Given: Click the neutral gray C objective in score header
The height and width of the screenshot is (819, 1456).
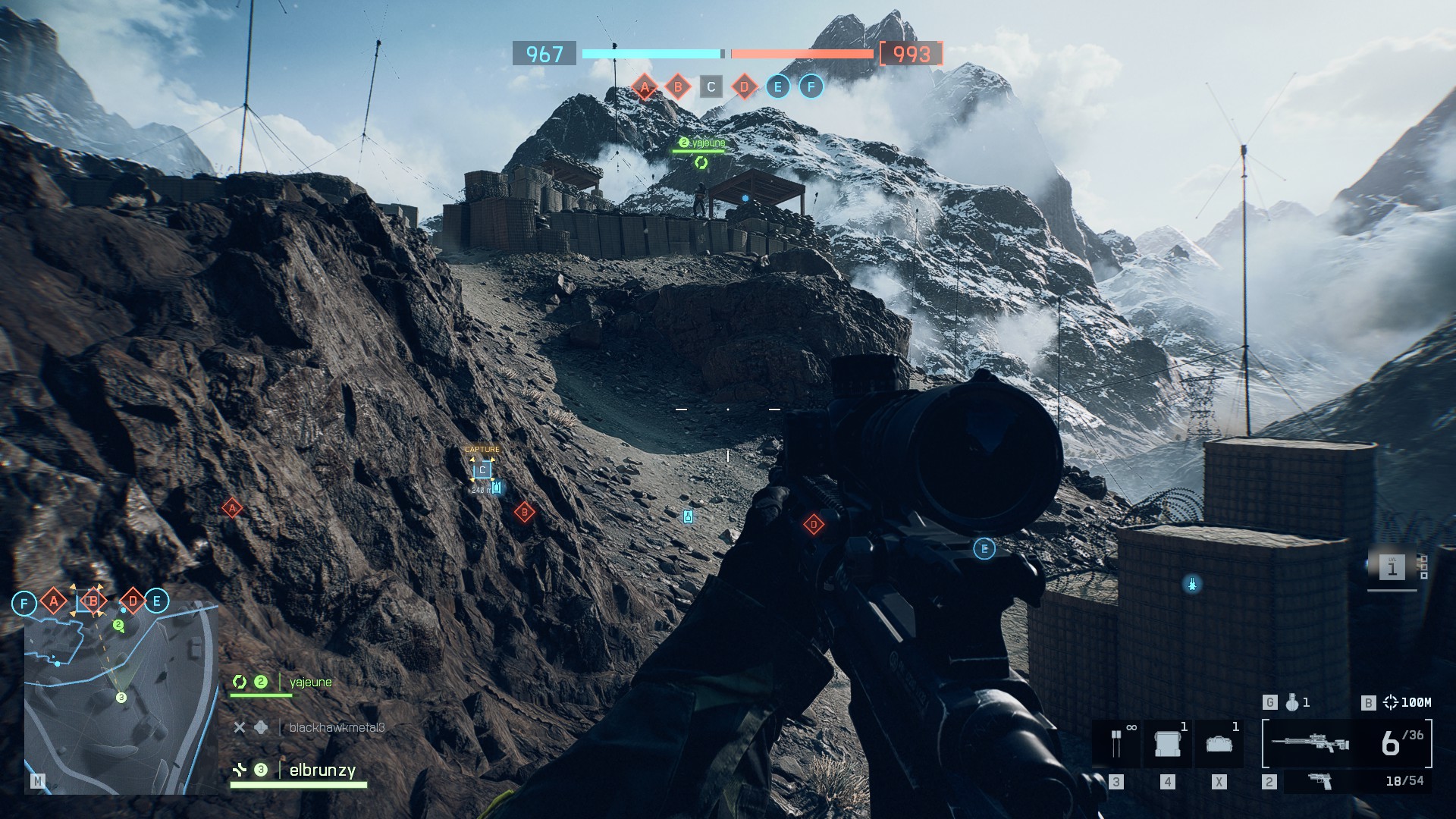Looking at the screenshot, I should pyautogui.click(x=711, y=87).
